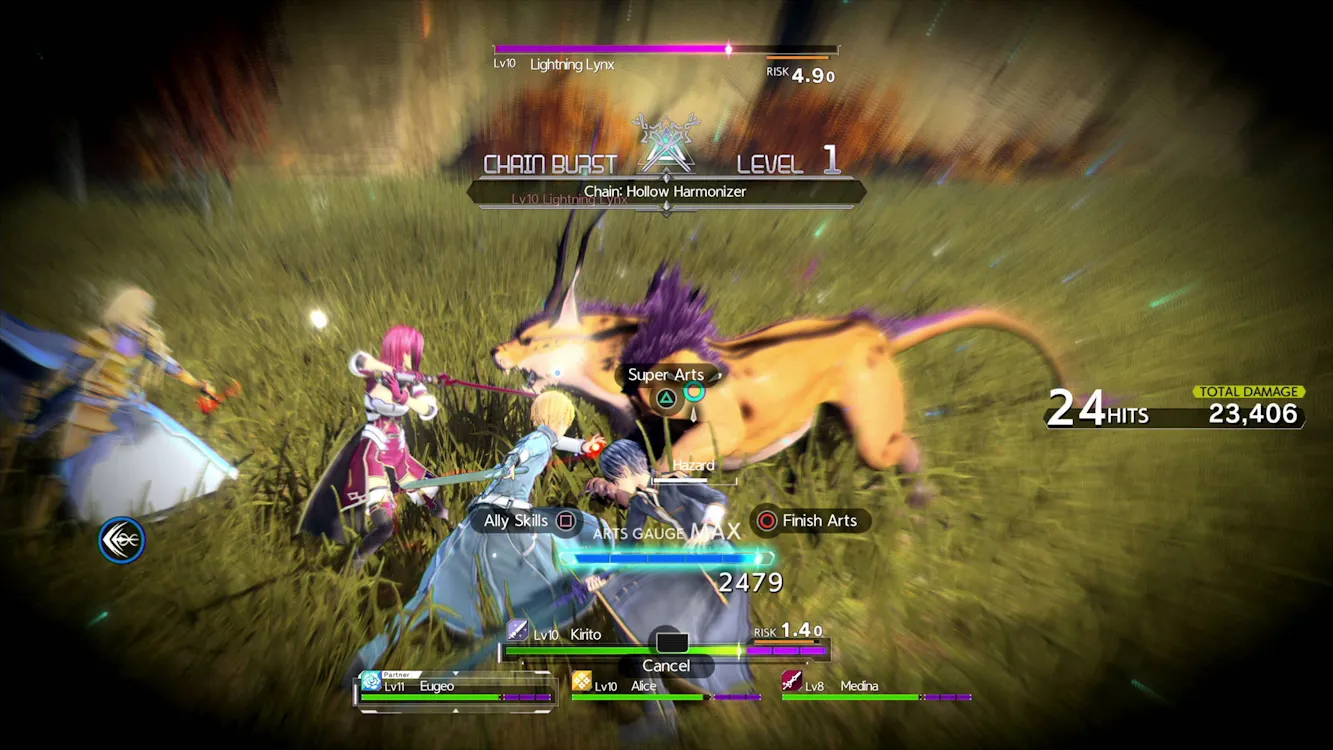This screenshot has width=1333, height=750.
Task: Select the Chain: Hollow Harmonizer banner
Action: point(666,192)
